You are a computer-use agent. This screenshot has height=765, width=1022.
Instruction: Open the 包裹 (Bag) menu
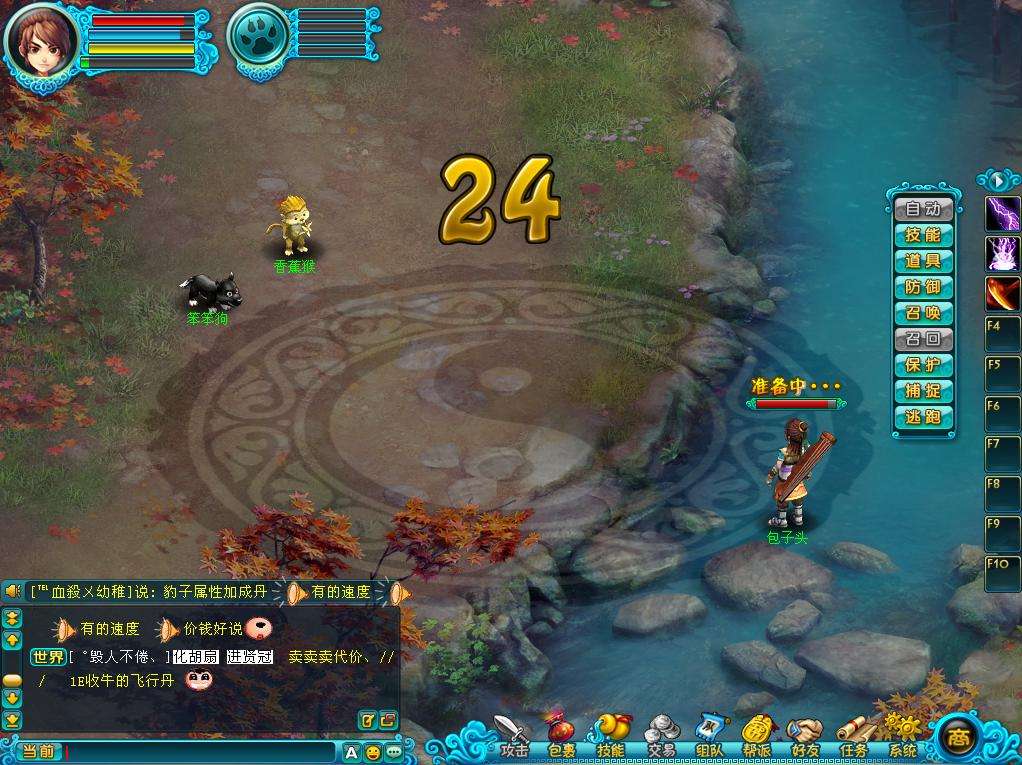[x=562, y=736]
